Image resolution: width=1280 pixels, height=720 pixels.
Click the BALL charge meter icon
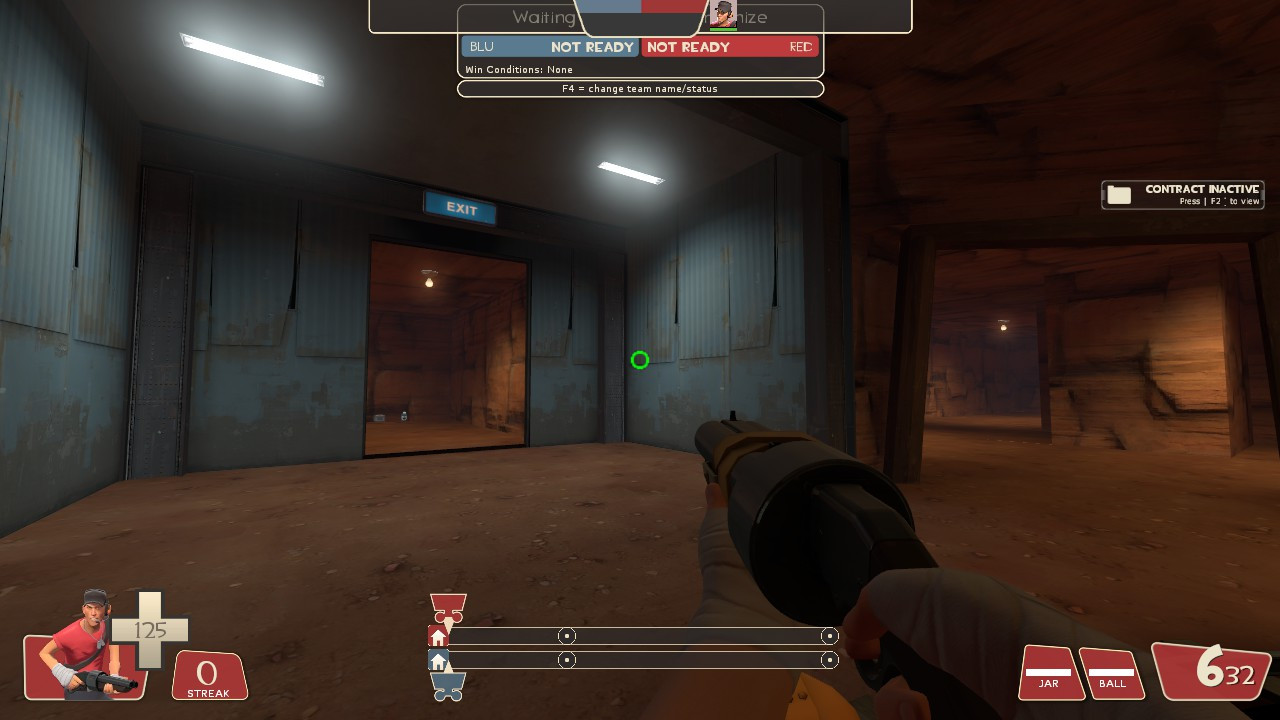(1111, 672)
